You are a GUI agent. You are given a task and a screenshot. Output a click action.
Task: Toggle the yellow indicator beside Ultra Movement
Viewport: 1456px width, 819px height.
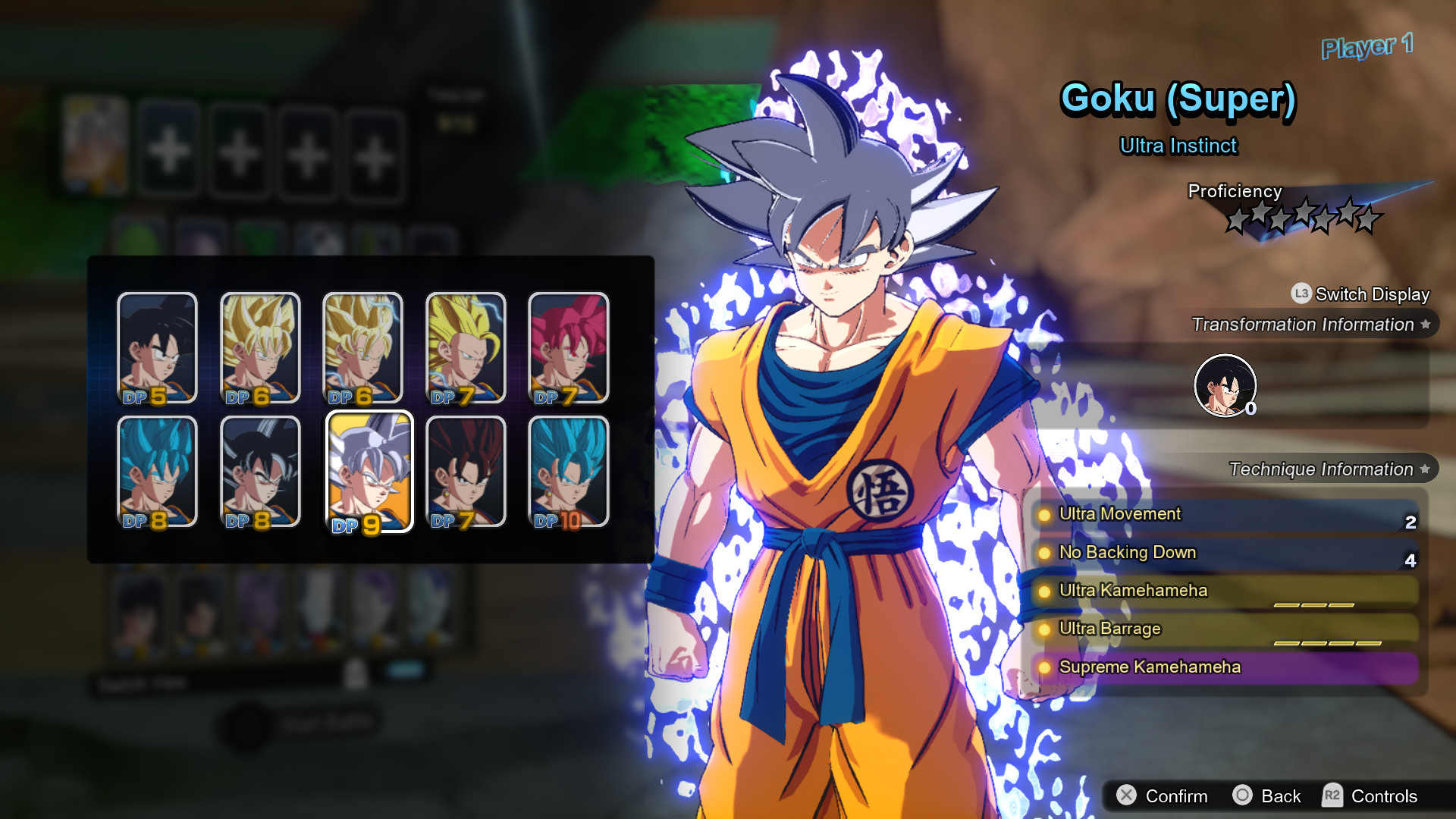tap(1046, 514)
